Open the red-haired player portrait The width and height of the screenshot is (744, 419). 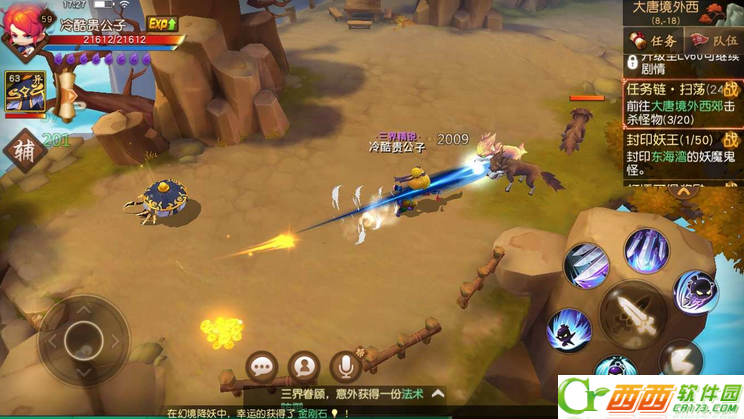pos(28,31)
